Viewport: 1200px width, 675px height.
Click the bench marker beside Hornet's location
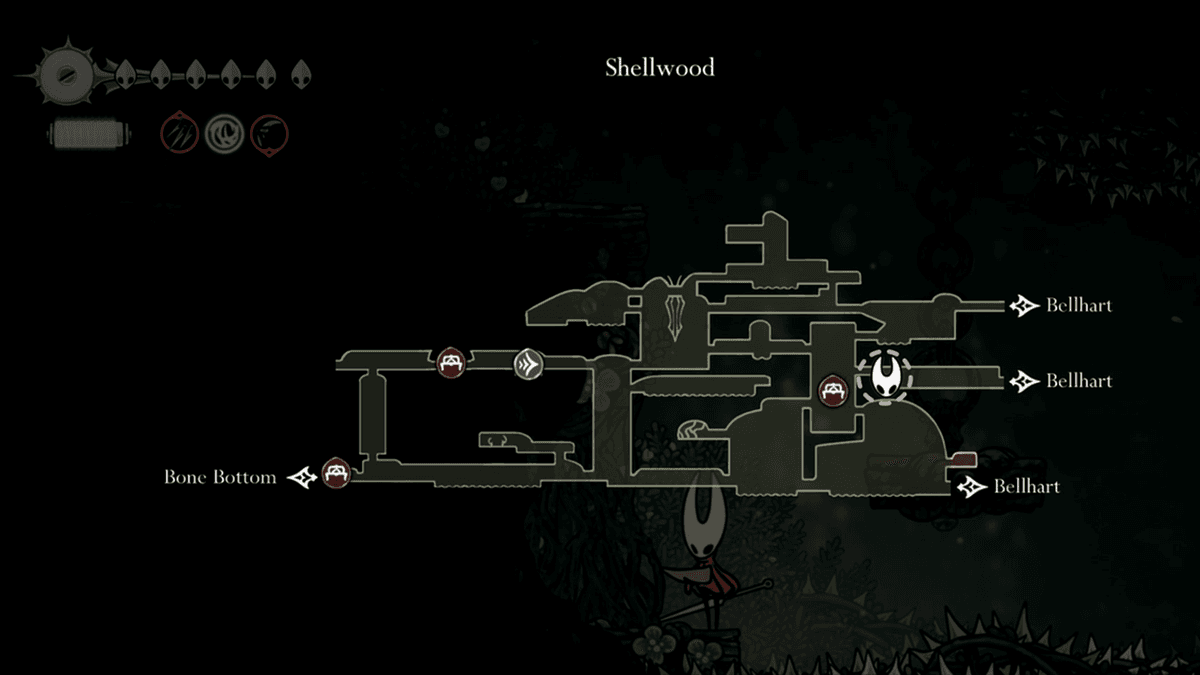click(x=832, y=391)
